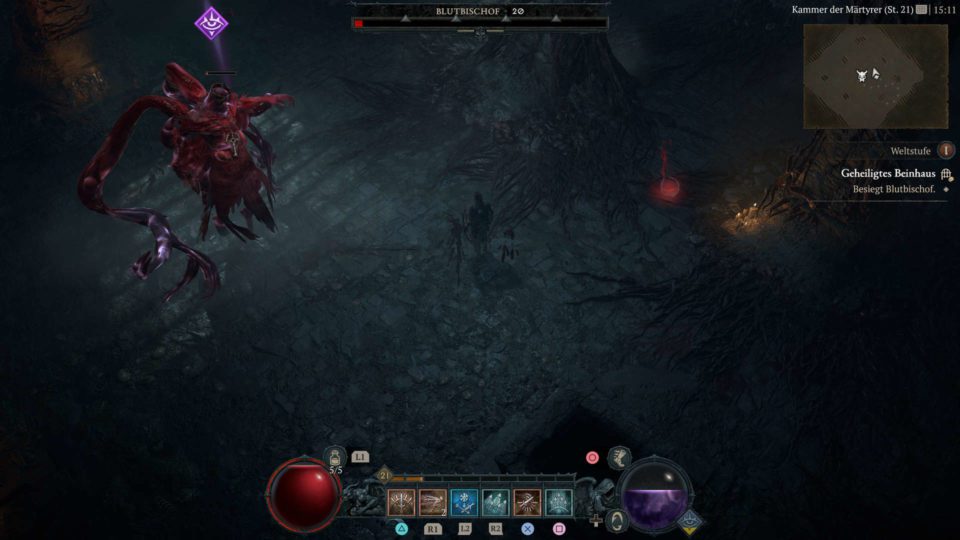The width and height of the screenshot is (960, 540).
Task: Drink the healing potion with 5/5 charges
Action: [x=335, y=459]
